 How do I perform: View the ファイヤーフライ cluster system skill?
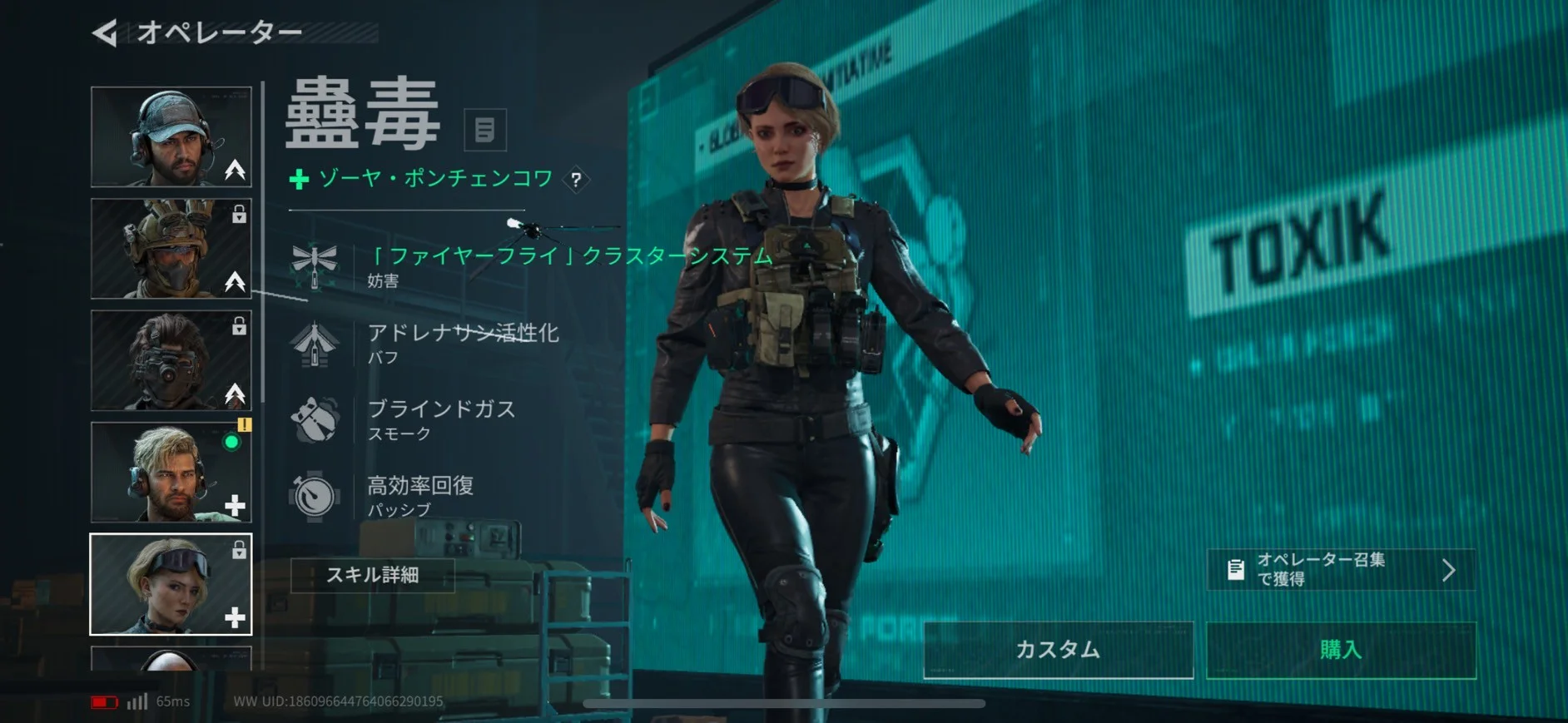[x=533, y=265]
